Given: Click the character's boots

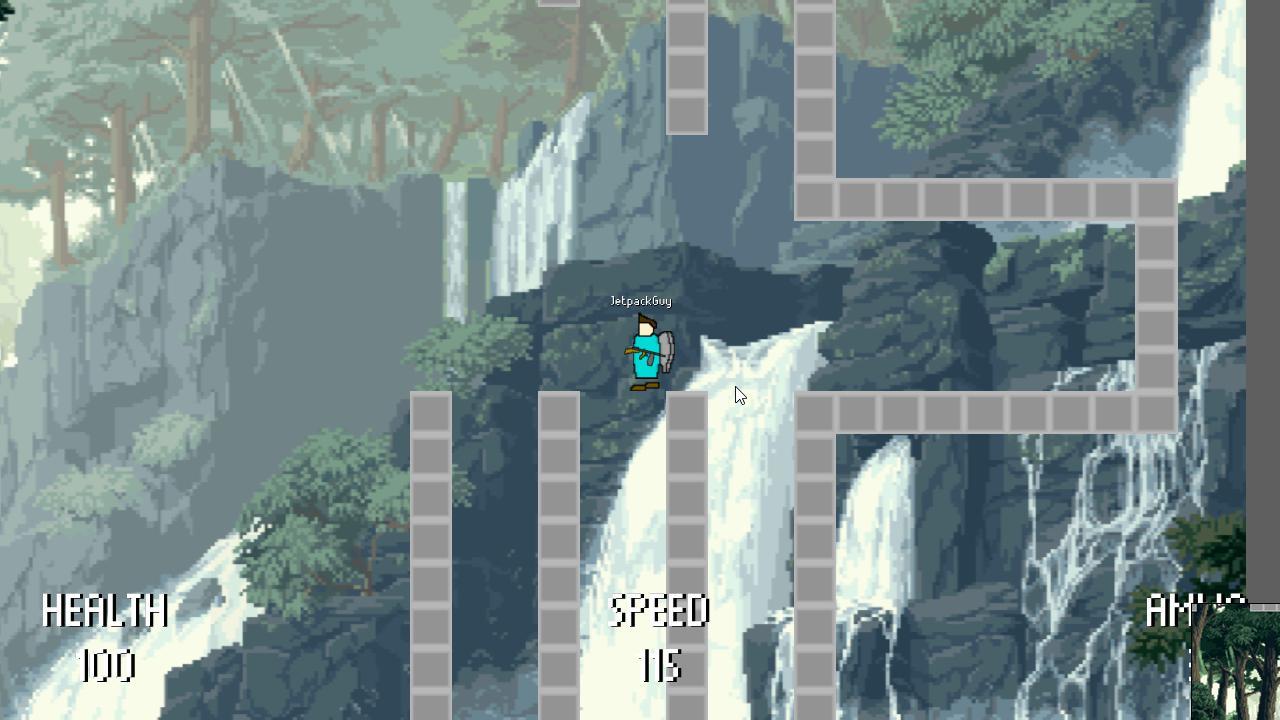Looking at the screenshot, I should click(644, 386).
